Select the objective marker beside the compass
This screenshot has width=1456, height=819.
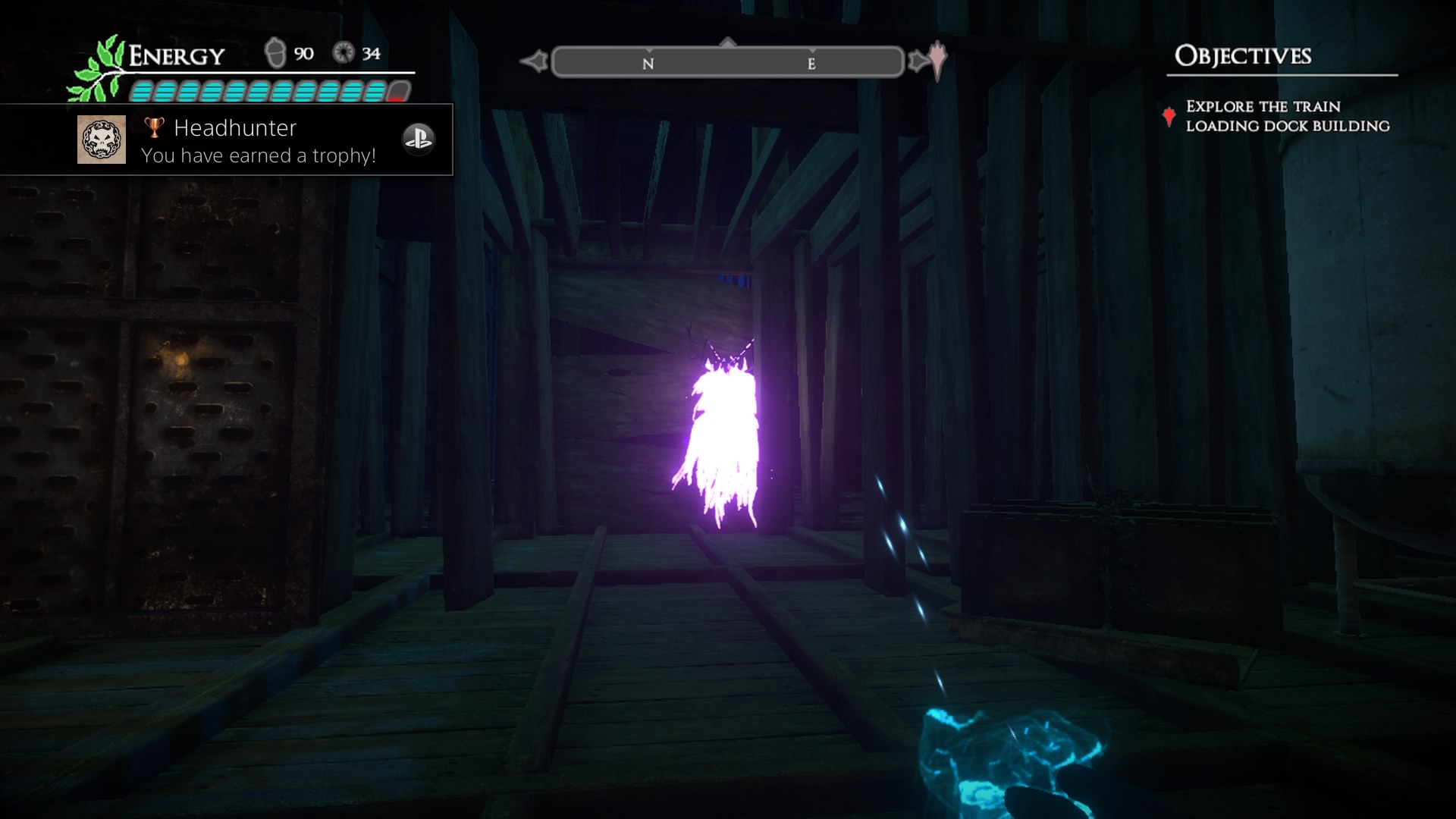coord(938,59)
